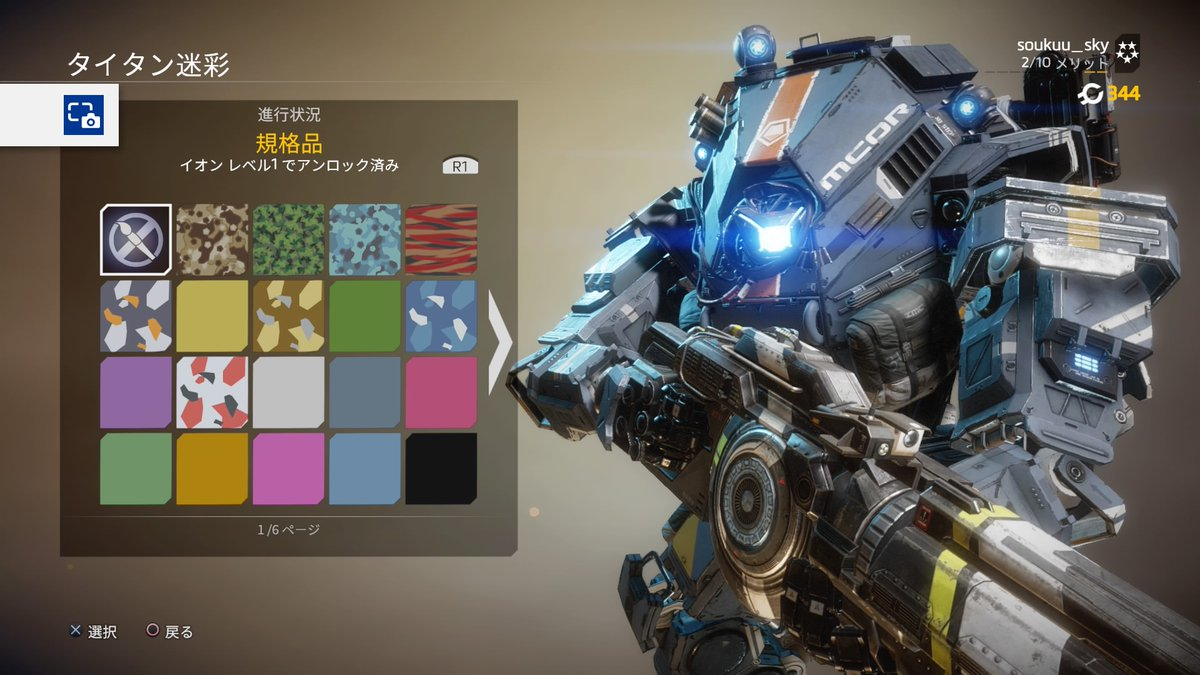Viewport: 1200px width, 675px height.
Task: Select the stock no-paint camo tile
Action: tap(136, 239)
